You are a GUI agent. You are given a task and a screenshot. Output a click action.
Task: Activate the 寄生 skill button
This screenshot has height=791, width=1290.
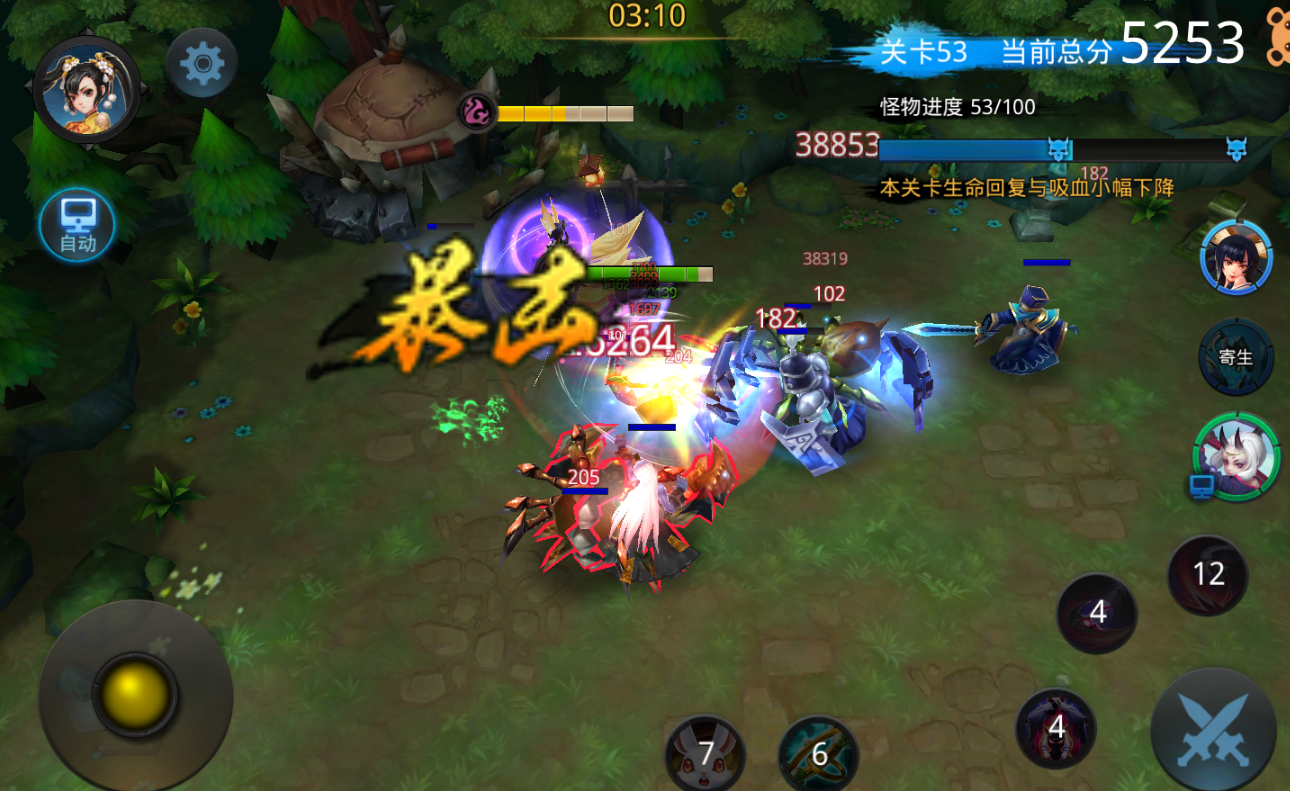1236,357
